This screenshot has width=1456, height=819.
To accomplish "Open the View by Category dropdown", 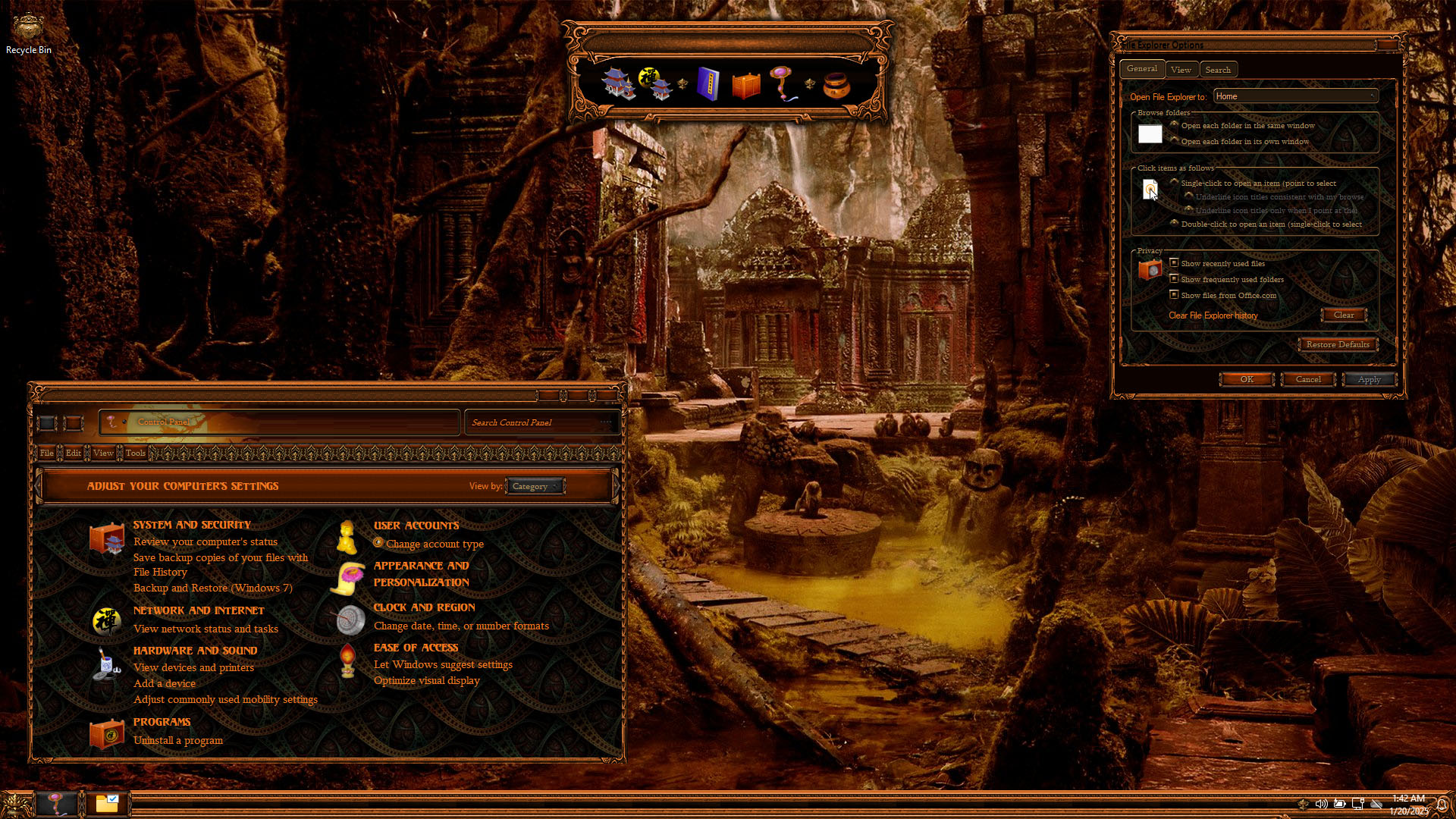I will 535,486.
